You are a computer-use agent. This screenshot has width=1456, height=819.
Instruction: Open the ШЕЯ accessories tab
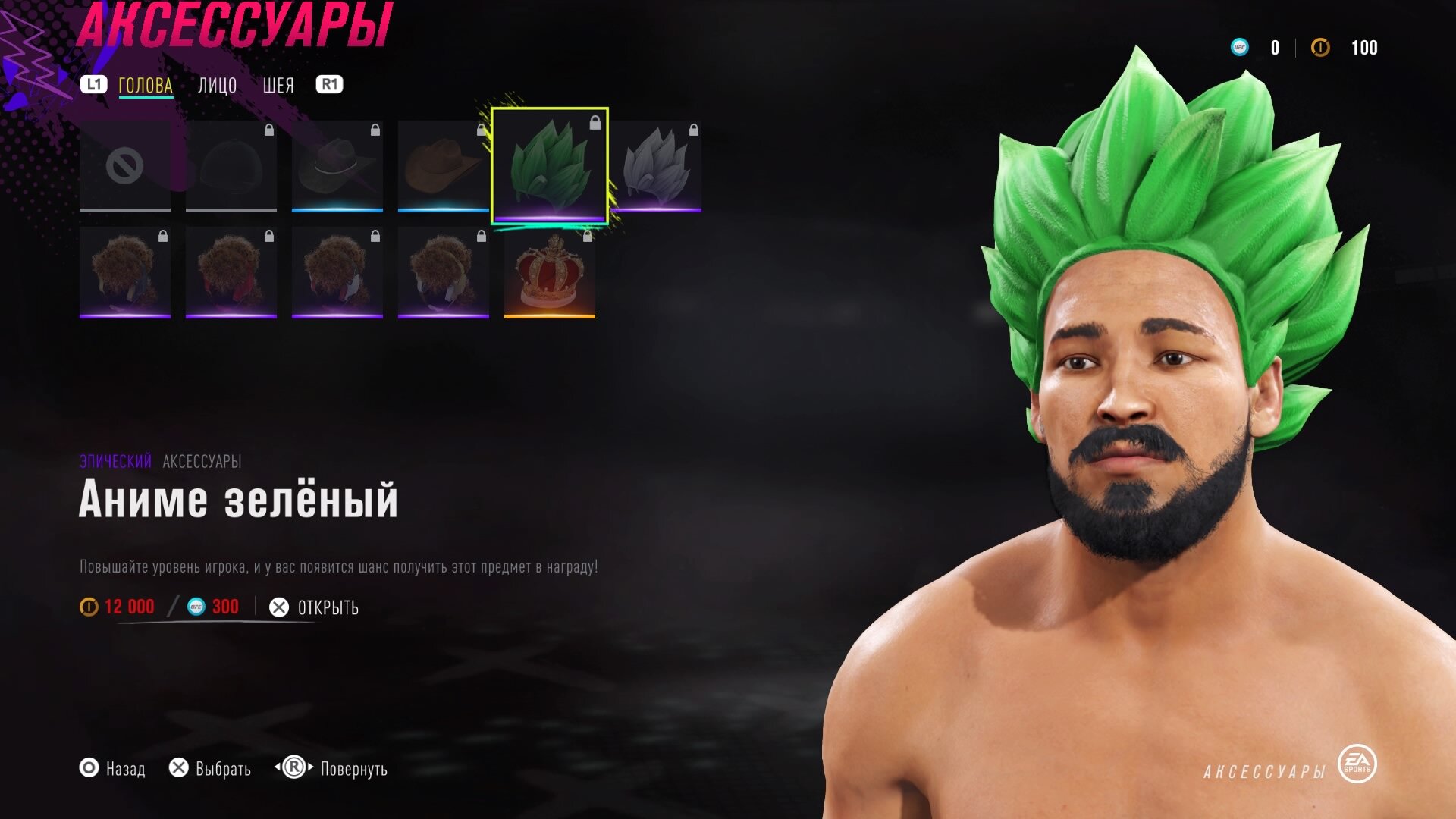(x=278, y=86)
